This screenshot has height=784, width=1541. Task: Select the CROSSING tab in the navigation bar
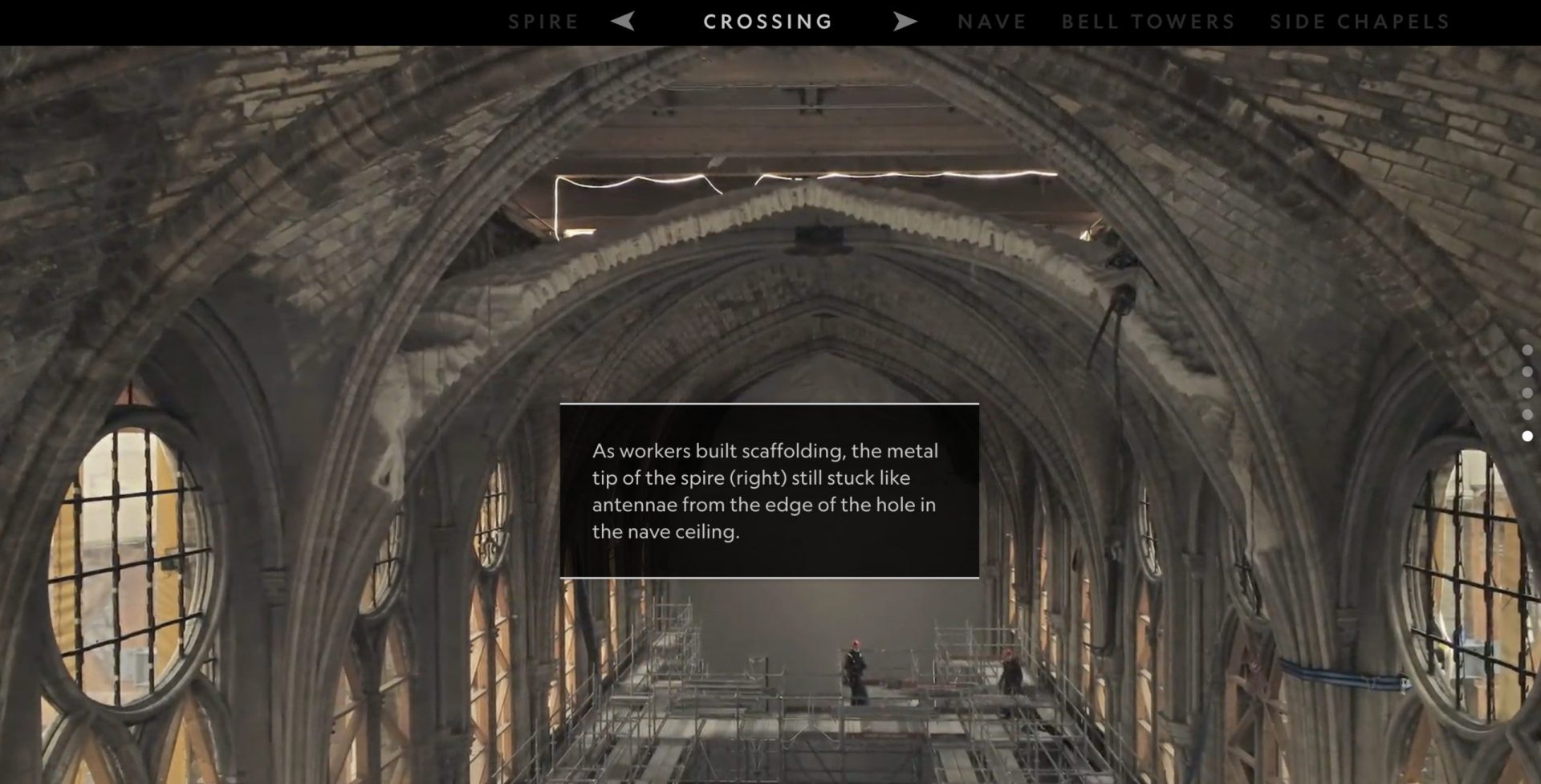tap(767, 22)
